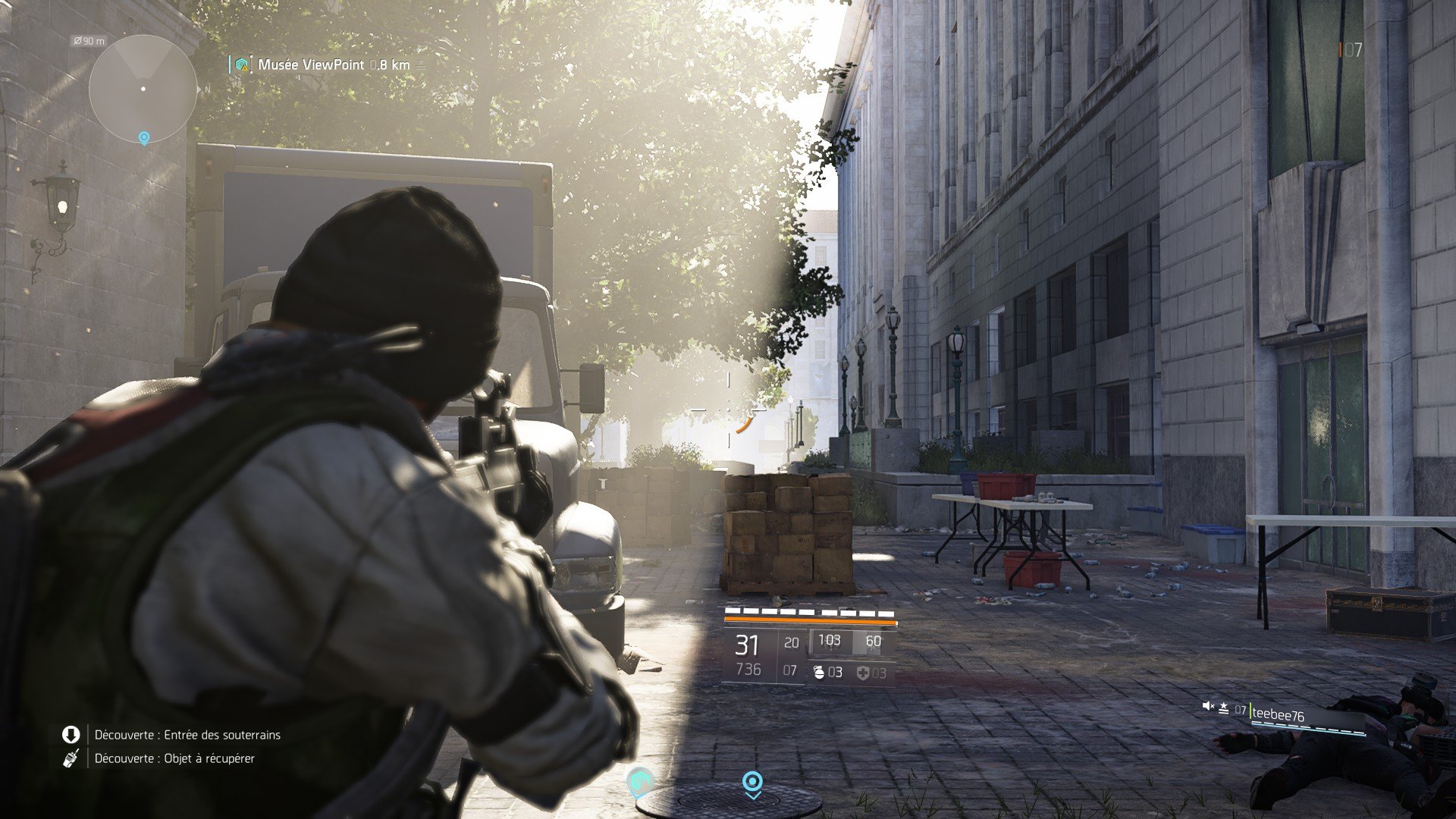Open the circular minimap
This screenshot has height=819, width=1456.
click(143, 89)
